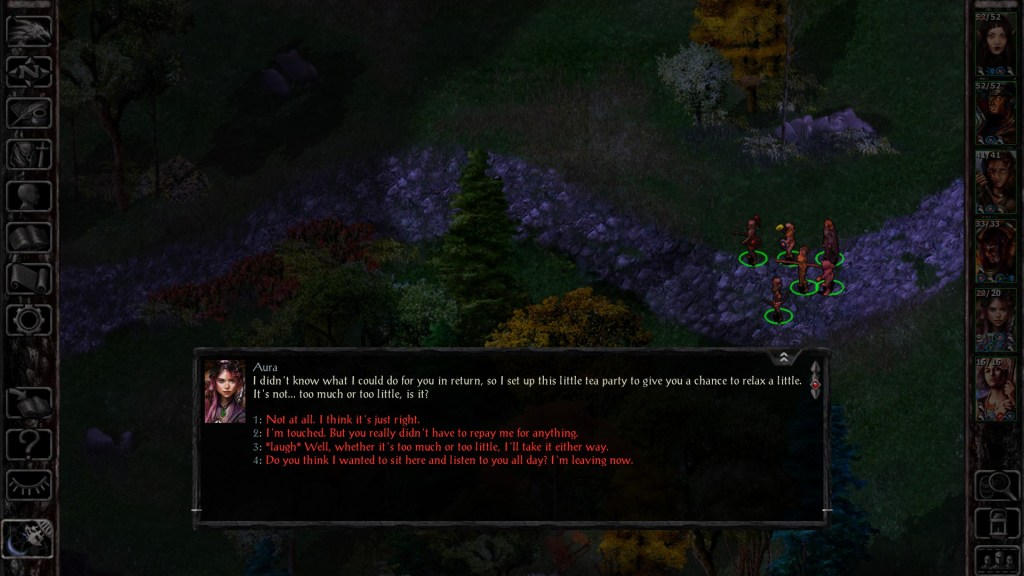The width and height of the screenshot is (1024, 576).
Task: Select the first party member portrait
Action: [x=995, y=45]
